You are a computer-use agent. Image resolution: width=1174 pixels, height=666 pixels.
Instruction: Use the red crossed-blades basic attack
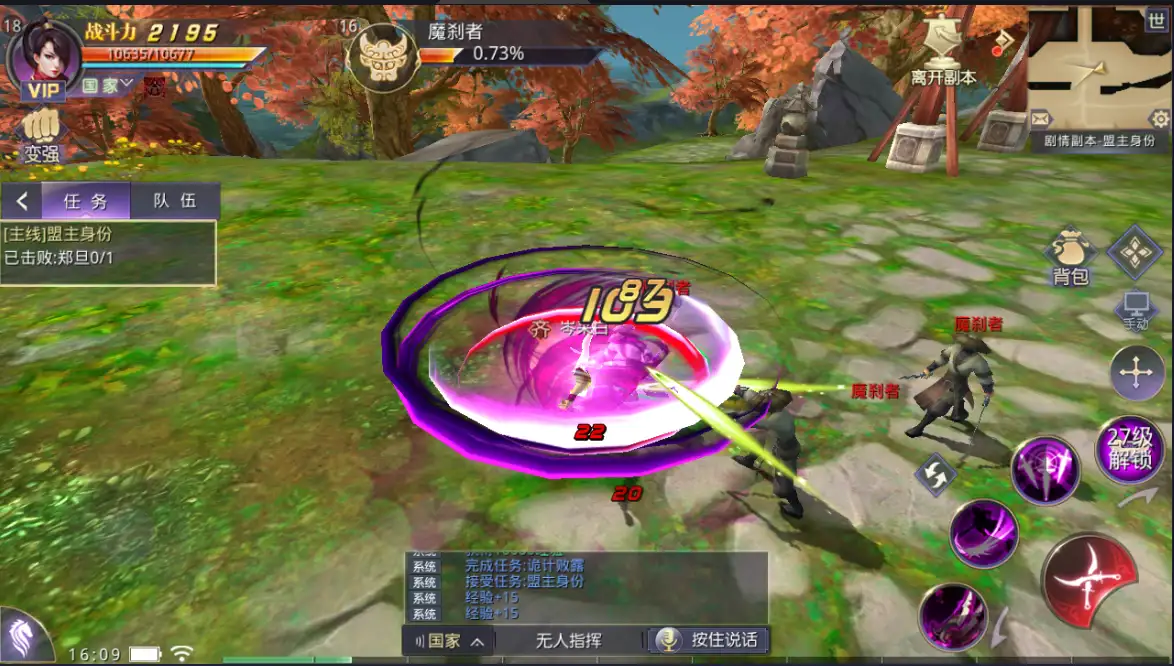point(1088,579)
